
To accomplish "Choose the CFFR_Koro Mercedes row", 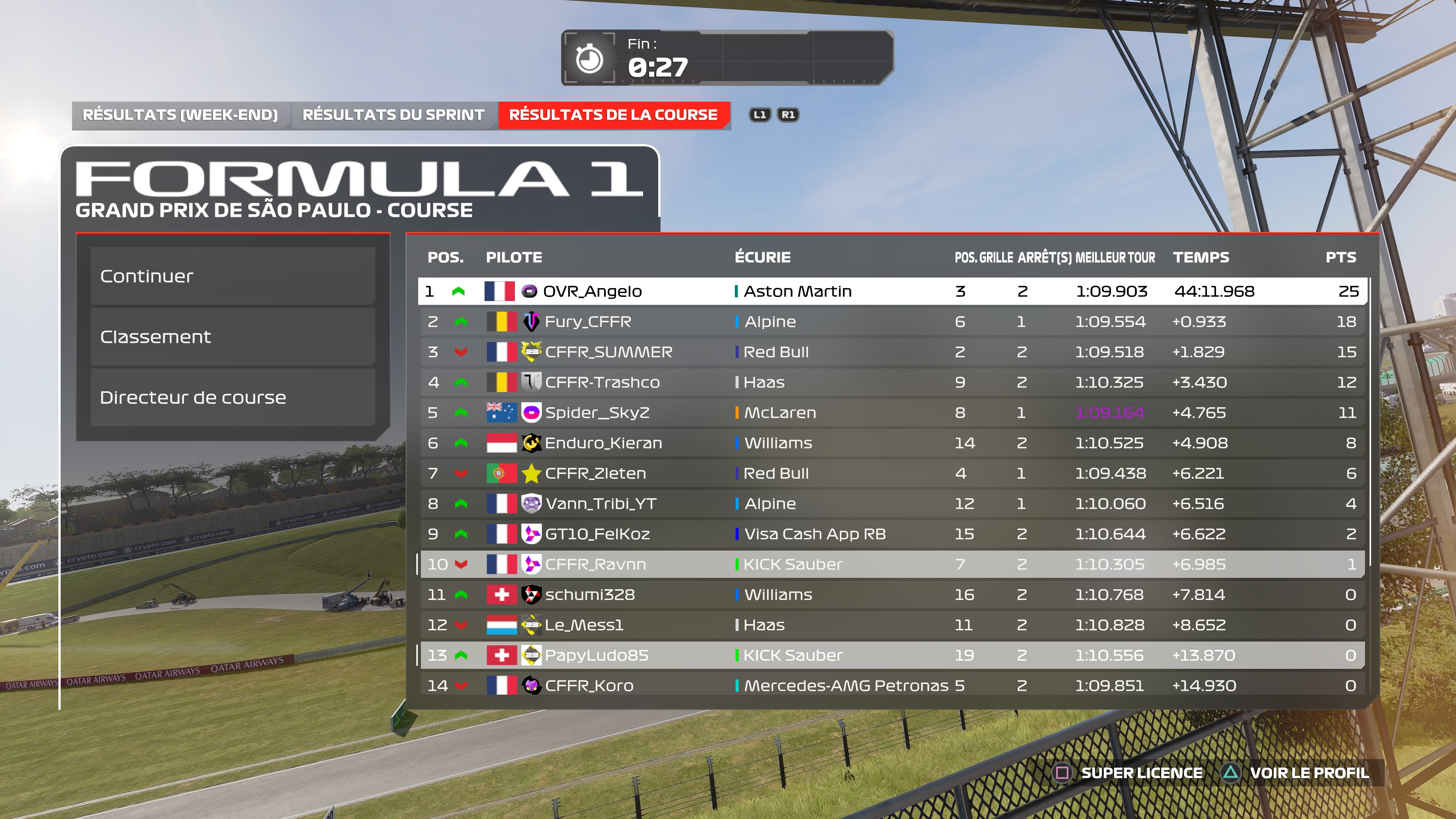I will tap(891, 686).
